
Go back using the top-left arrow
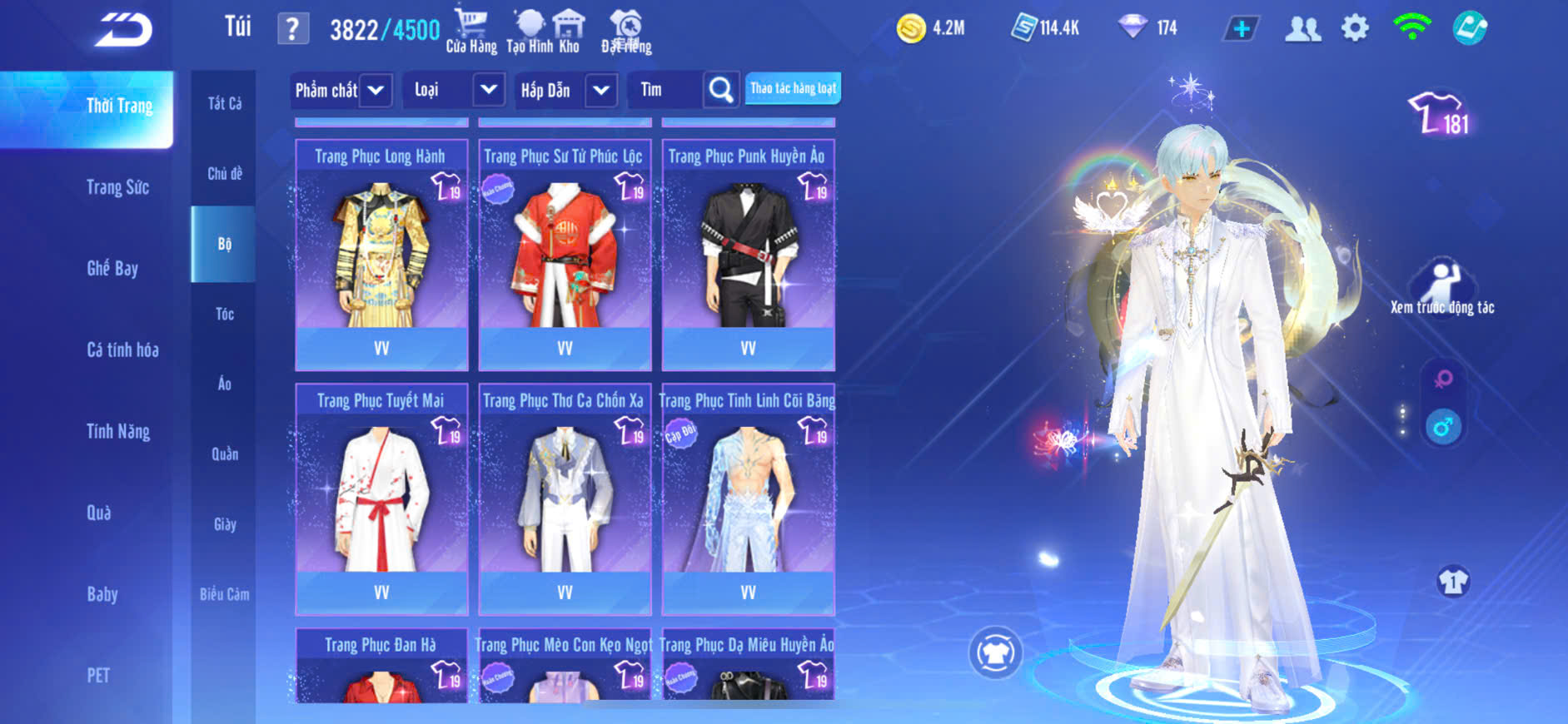[x=123, y=30]
